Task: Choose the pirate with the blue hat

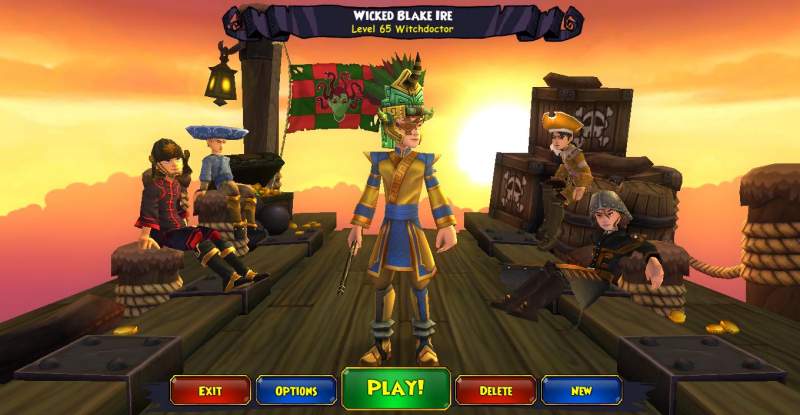Action: (216, 165)
